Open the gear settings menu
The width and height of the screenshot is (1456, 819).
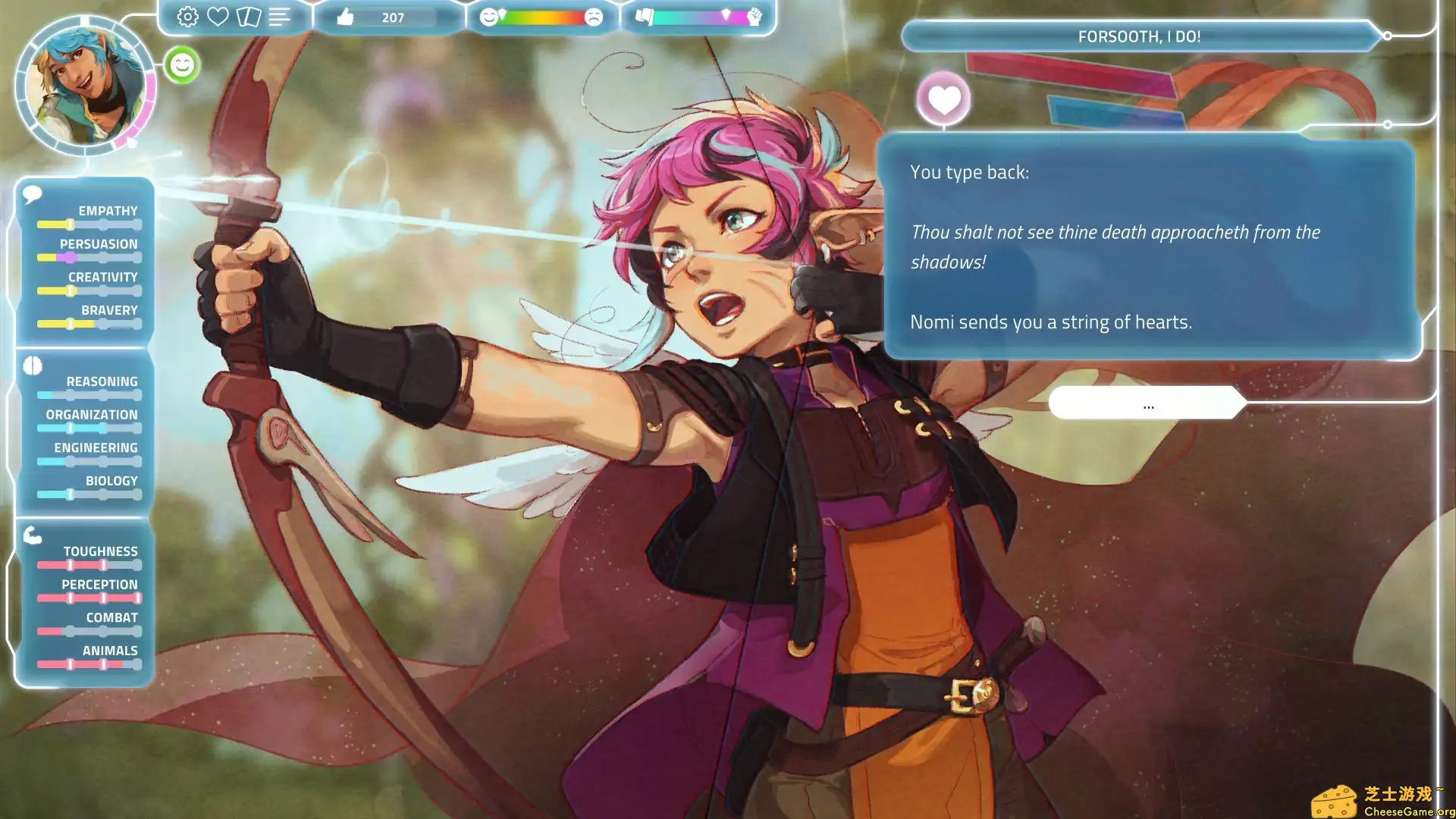point(187,17)
